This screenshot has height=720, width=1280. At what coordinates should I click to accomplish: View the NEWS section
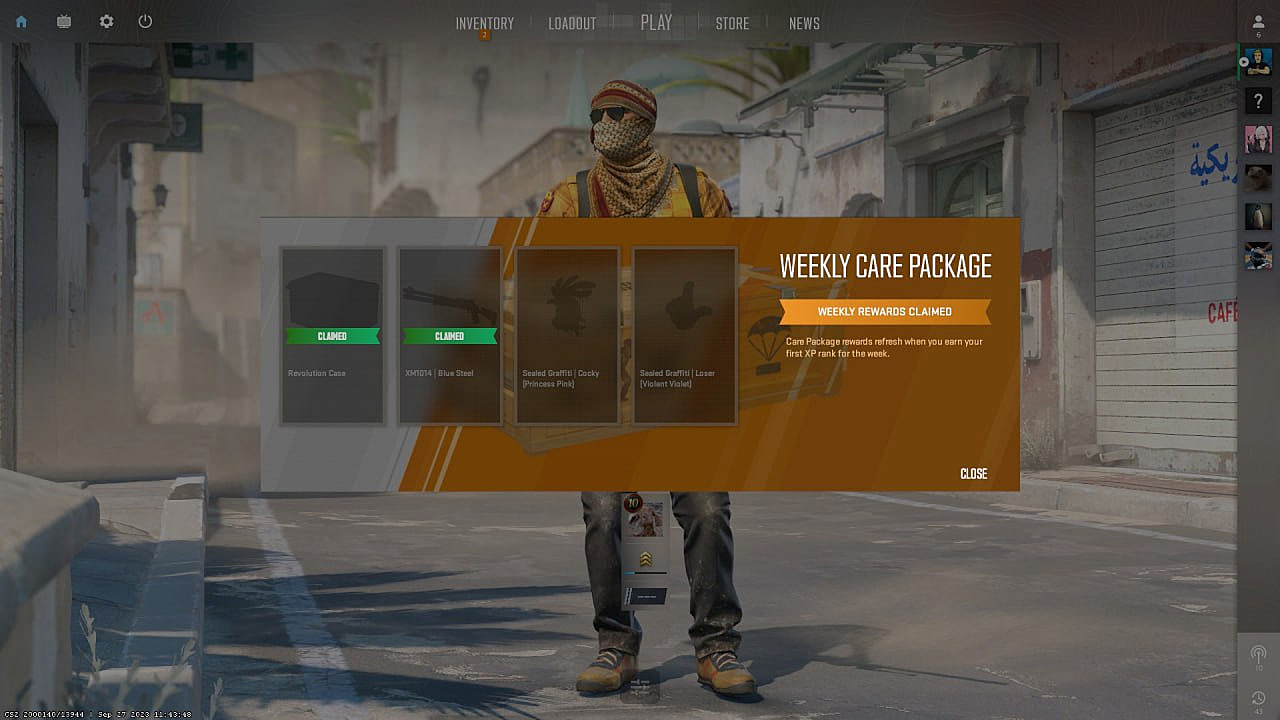pos(804,21)
